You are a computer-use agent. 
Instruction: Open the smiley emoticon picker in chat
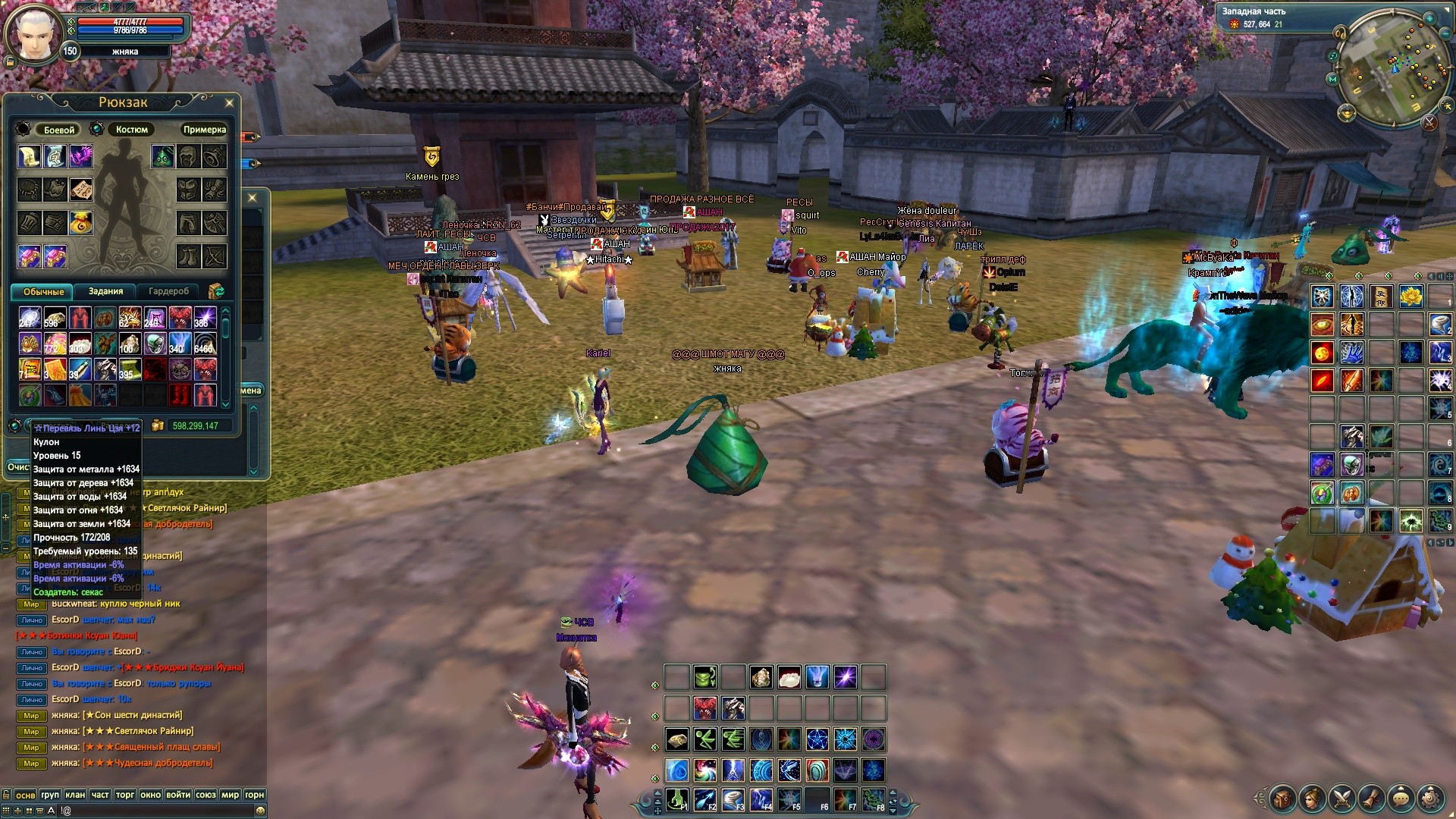coord(260,811)
